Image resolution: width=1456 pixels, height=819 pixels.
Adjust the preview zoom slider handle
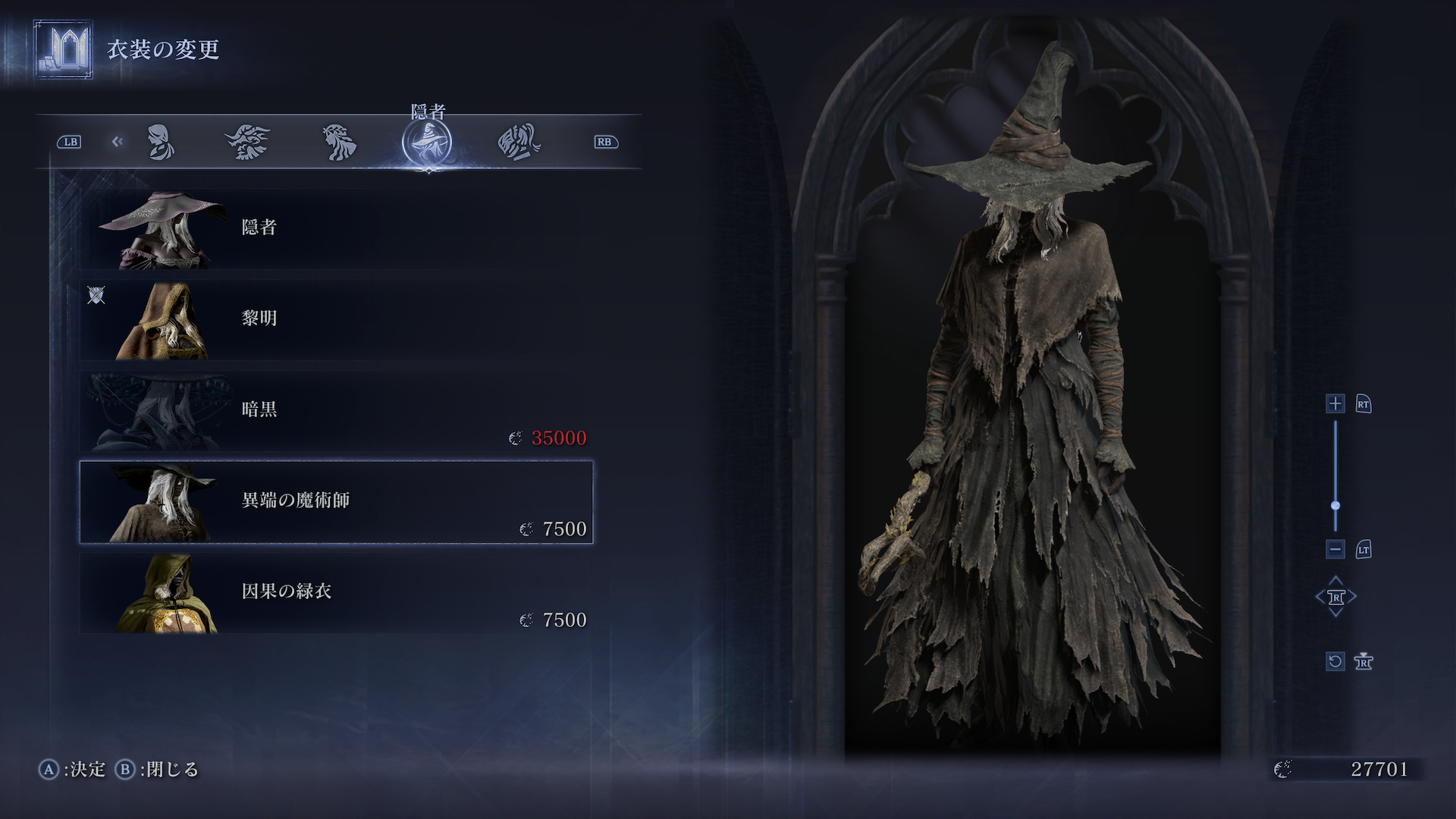[x=1335, y=505]
